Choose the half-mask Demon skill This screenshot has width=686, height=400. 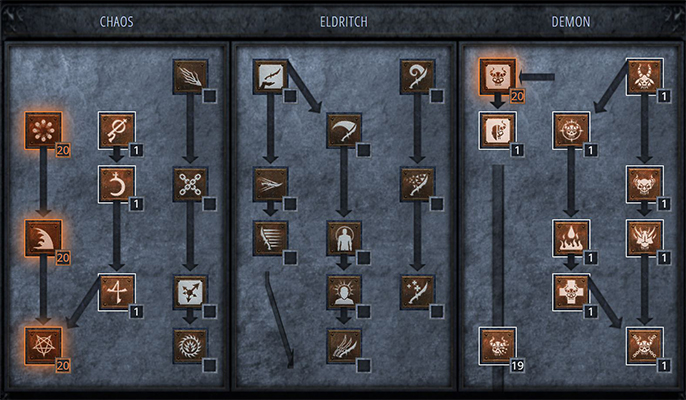[497, 130]
